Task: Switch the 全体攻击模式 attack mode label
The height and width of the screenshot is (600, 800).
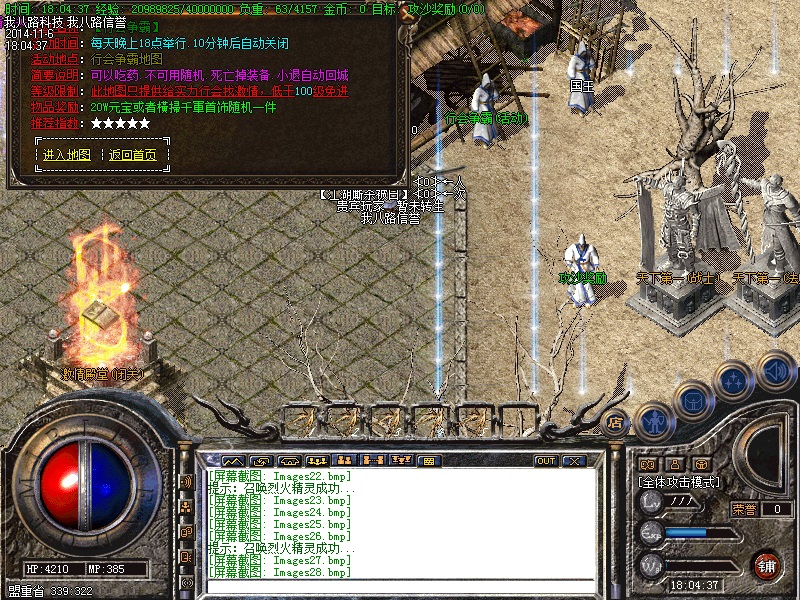Action: click(680, 482)
